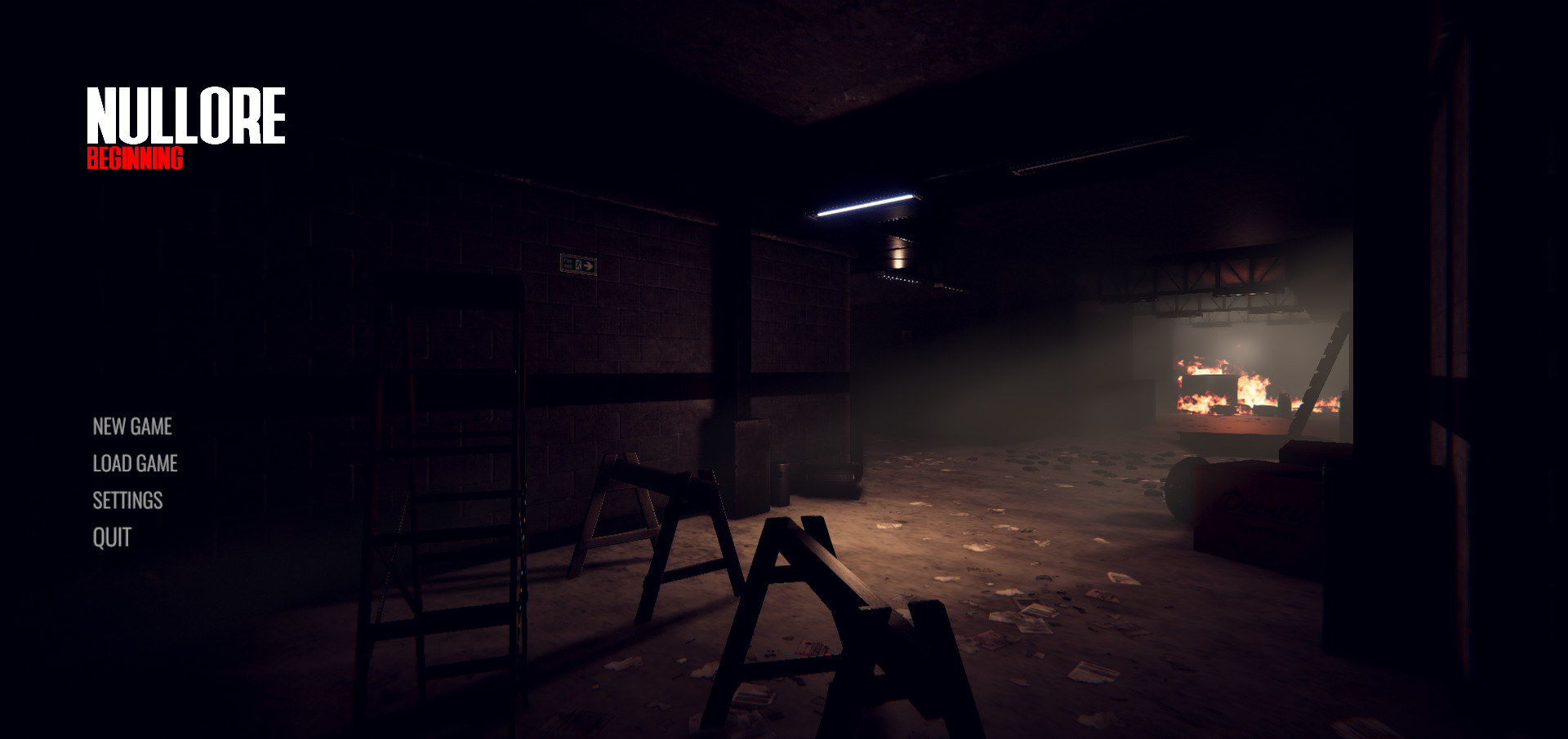The image size is (1568, 739).
Task: Click the NEW GAME label text
Action: click(x=131, y=426)
